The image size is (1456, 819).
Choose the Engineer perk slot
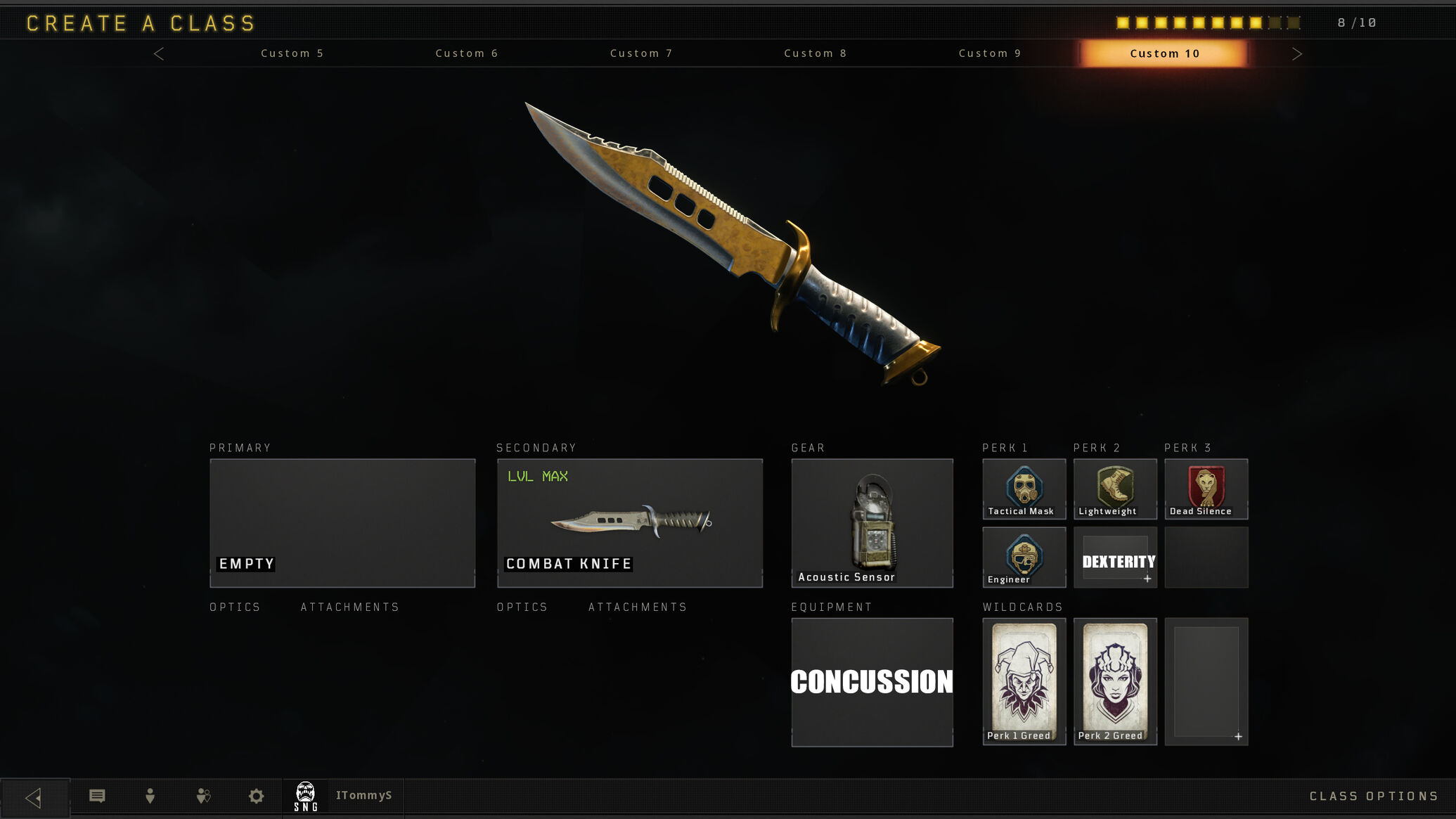pyautogui.click(x=1024, y=557)
